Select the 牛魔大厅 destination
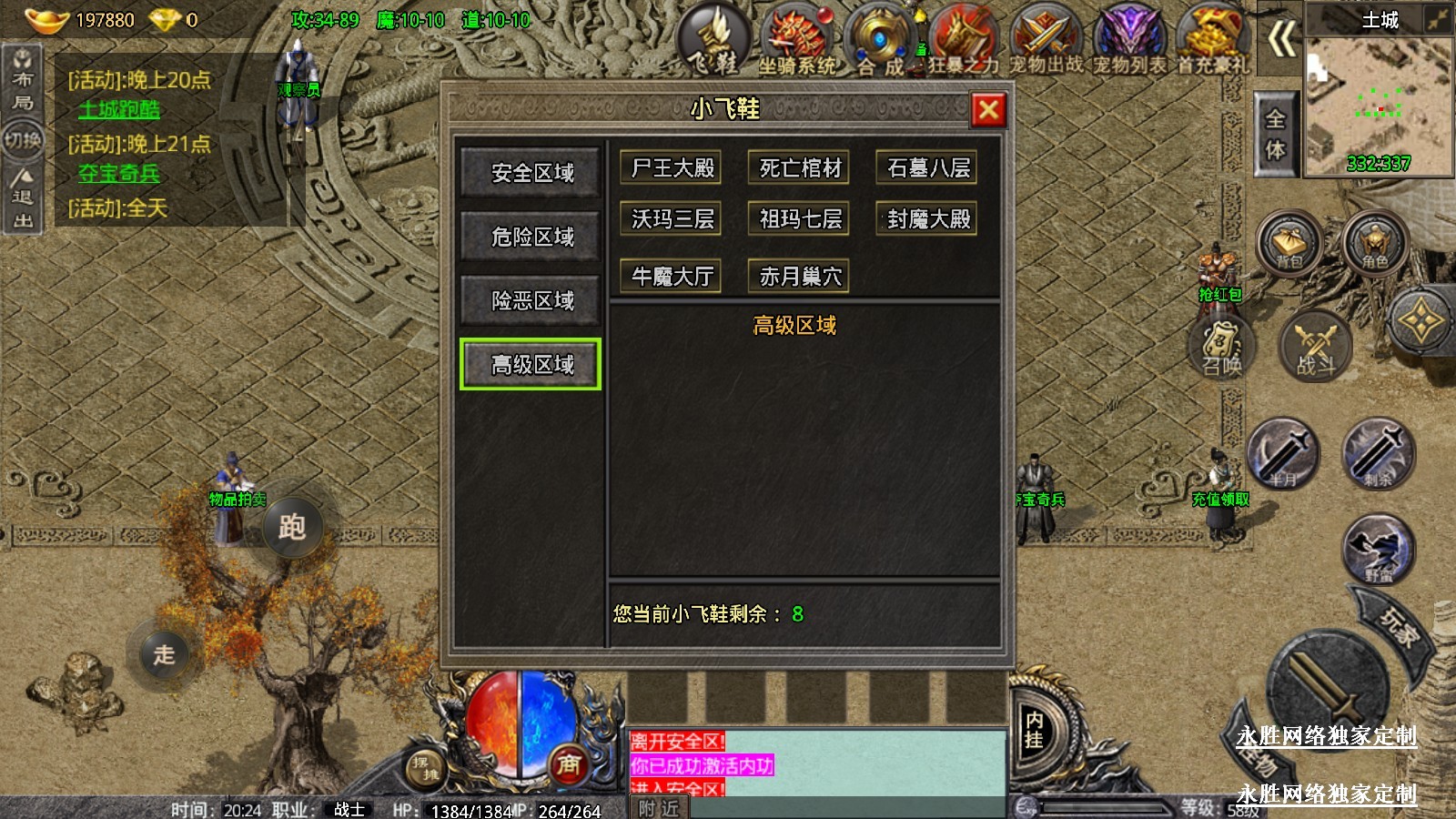The width and height of the screenshot is (1456, 819). (672, 276)
